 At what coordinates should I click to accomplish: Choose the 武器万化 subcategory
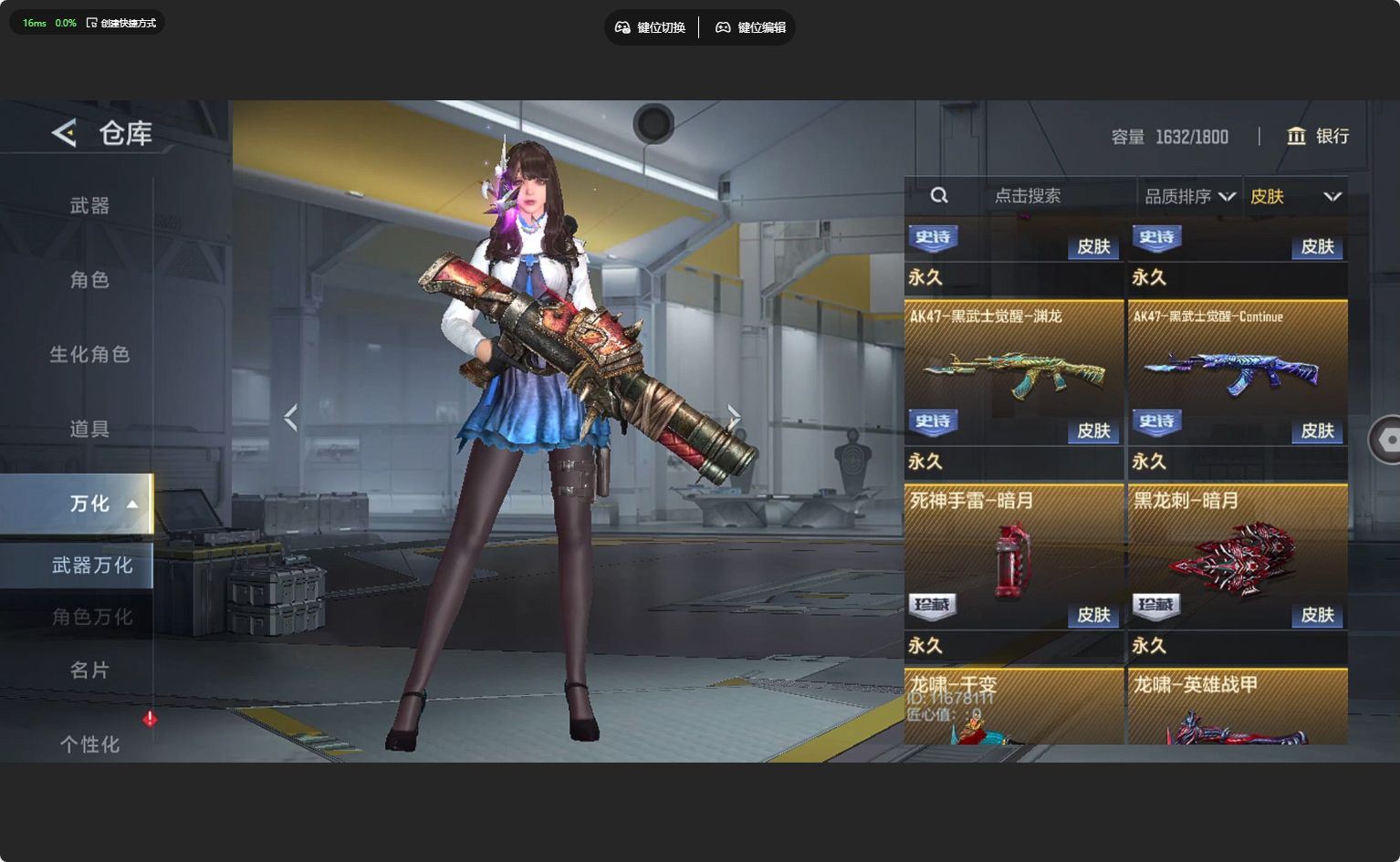(91, 566)
